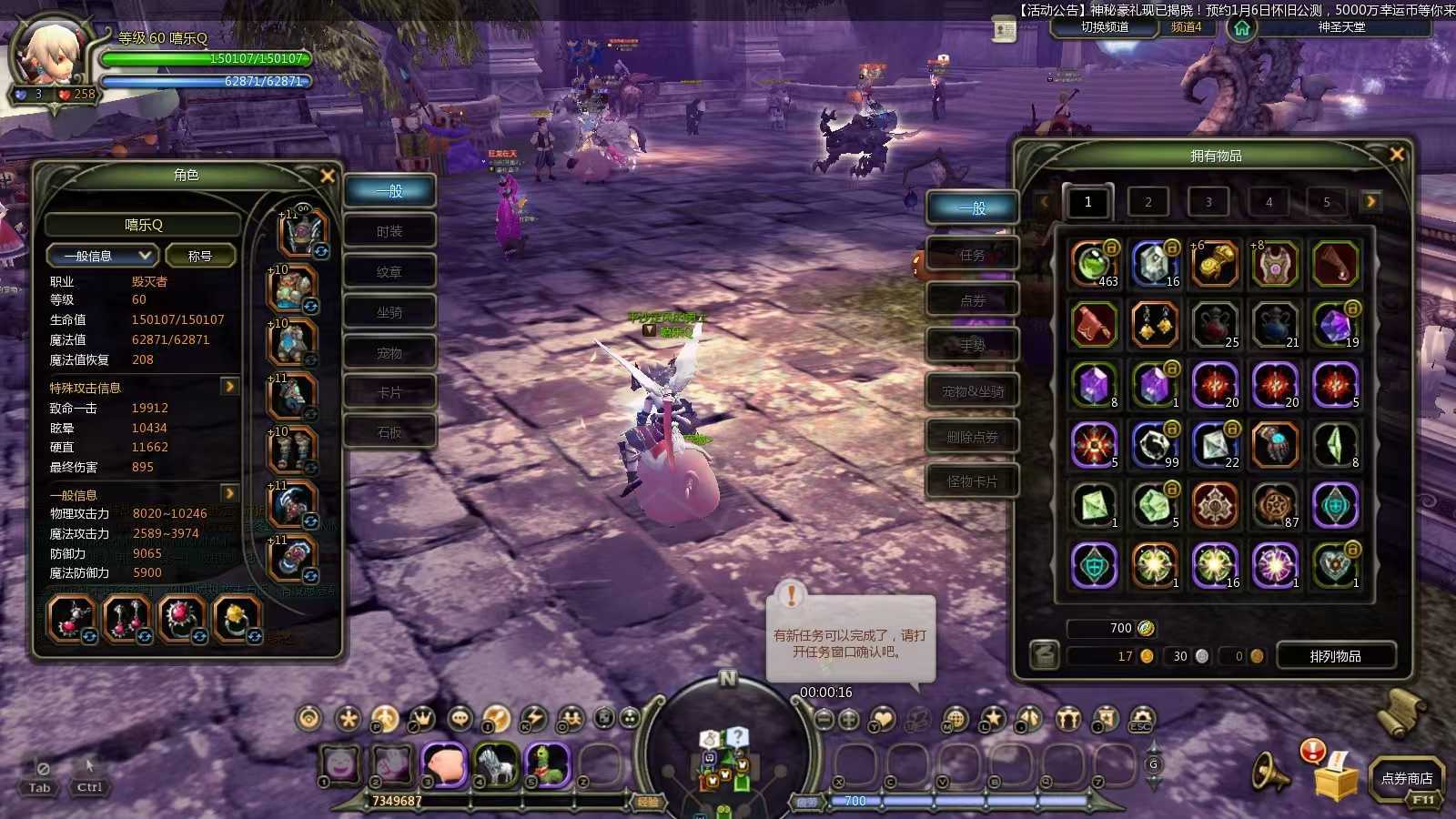Image resolution: width=1456 pixels, height=819 pixels.
Task: Close the character (角色) panel
Action: tap(328, 176)
